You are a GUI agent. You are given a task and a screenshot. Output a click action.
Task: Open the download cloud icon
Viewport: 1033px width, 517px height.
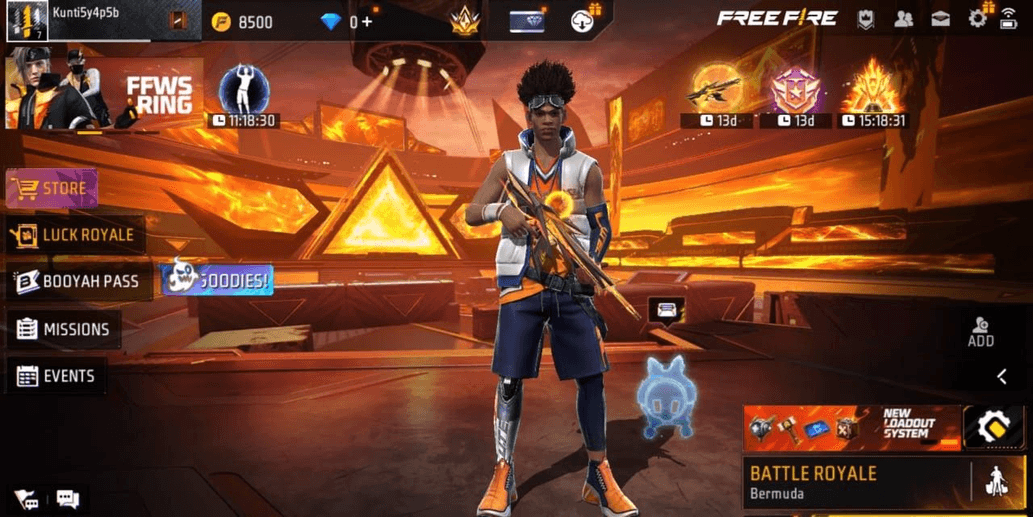click(x=584, y=20)
